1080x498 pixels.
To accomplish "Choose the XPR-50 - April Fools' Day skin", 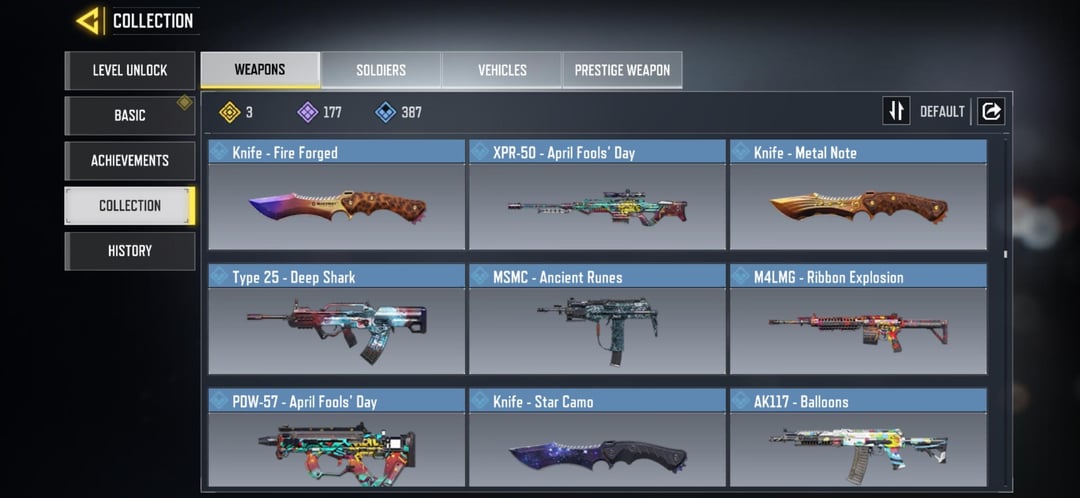I will click(597, 196).
